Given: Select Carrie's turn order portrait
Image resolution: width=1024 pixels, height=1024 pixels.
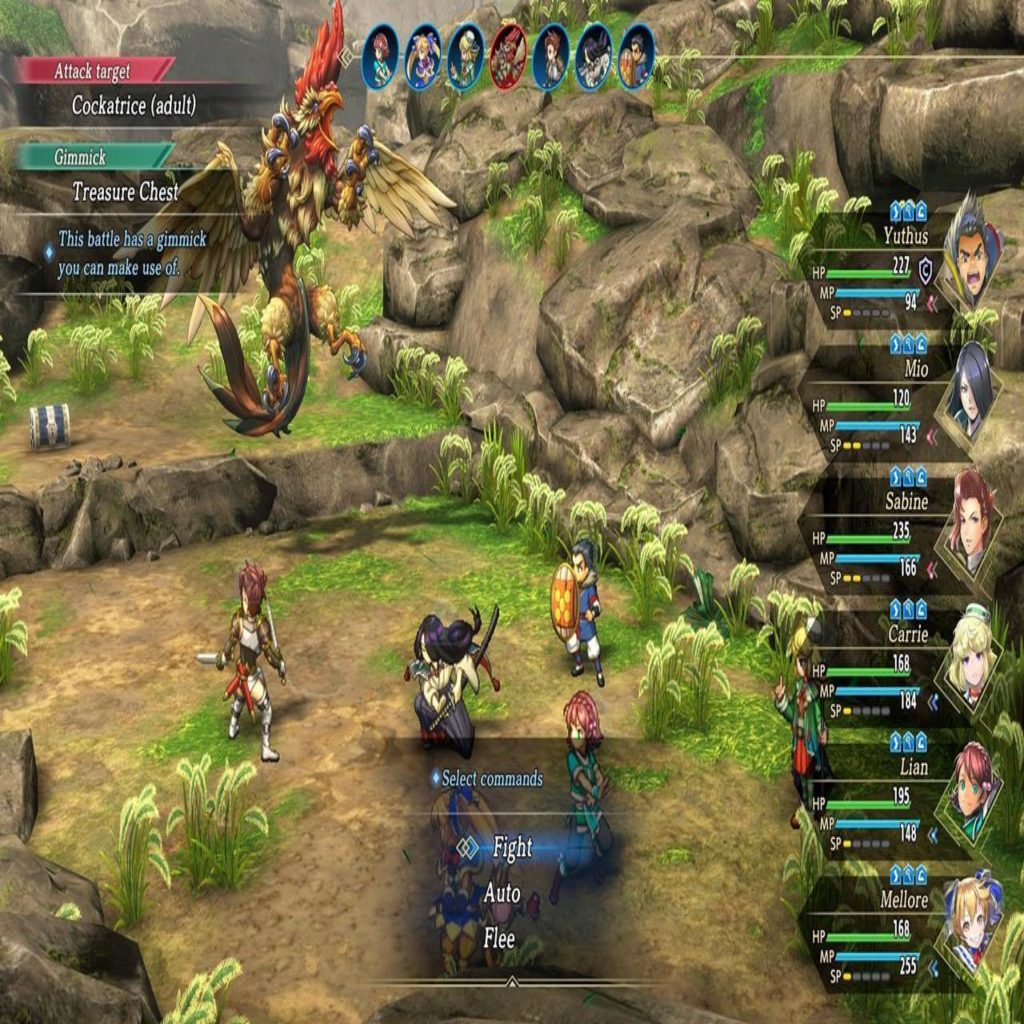Looking at the screenshot, I should pyautogui.click(x=465, y=57).
